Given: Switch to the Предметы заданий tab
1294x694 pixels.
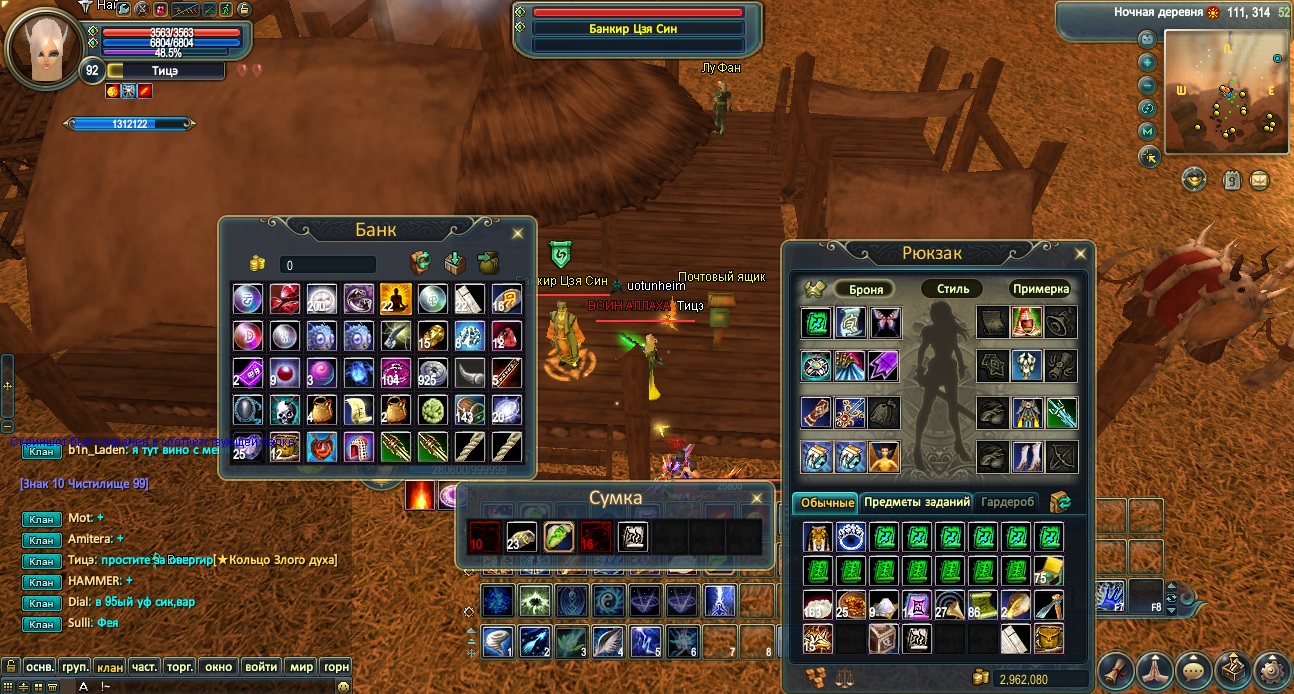Looking at the screenshot, I should 916,502.
